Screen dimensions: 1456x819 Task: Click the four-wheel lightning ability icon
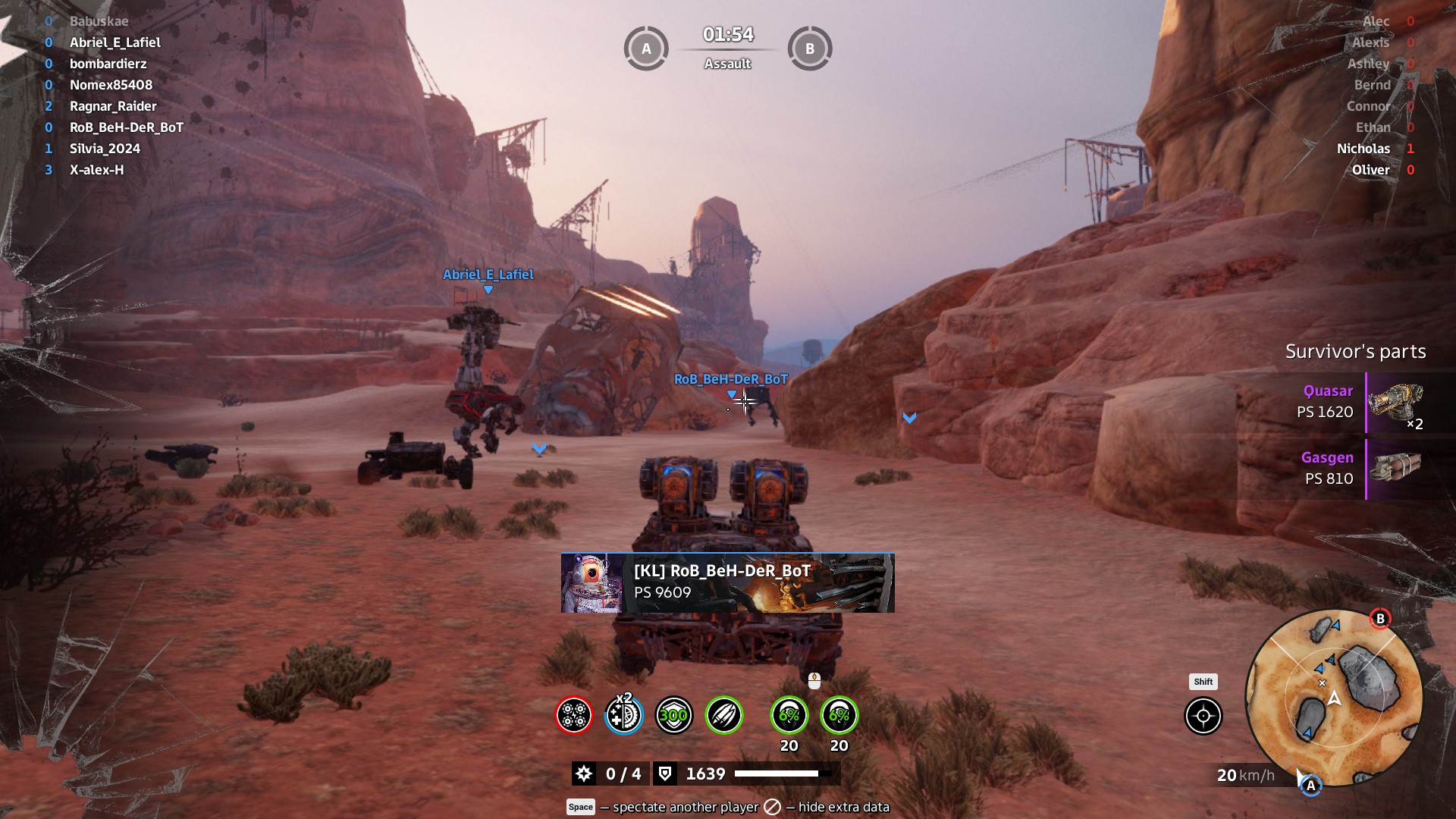tap(574, 715)
